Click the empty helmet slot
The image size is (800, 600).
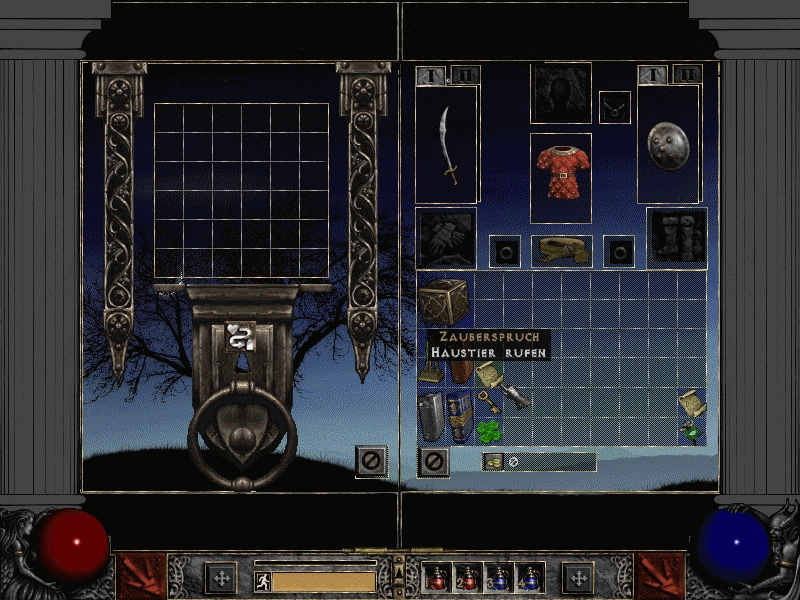[x=560, y=93]
